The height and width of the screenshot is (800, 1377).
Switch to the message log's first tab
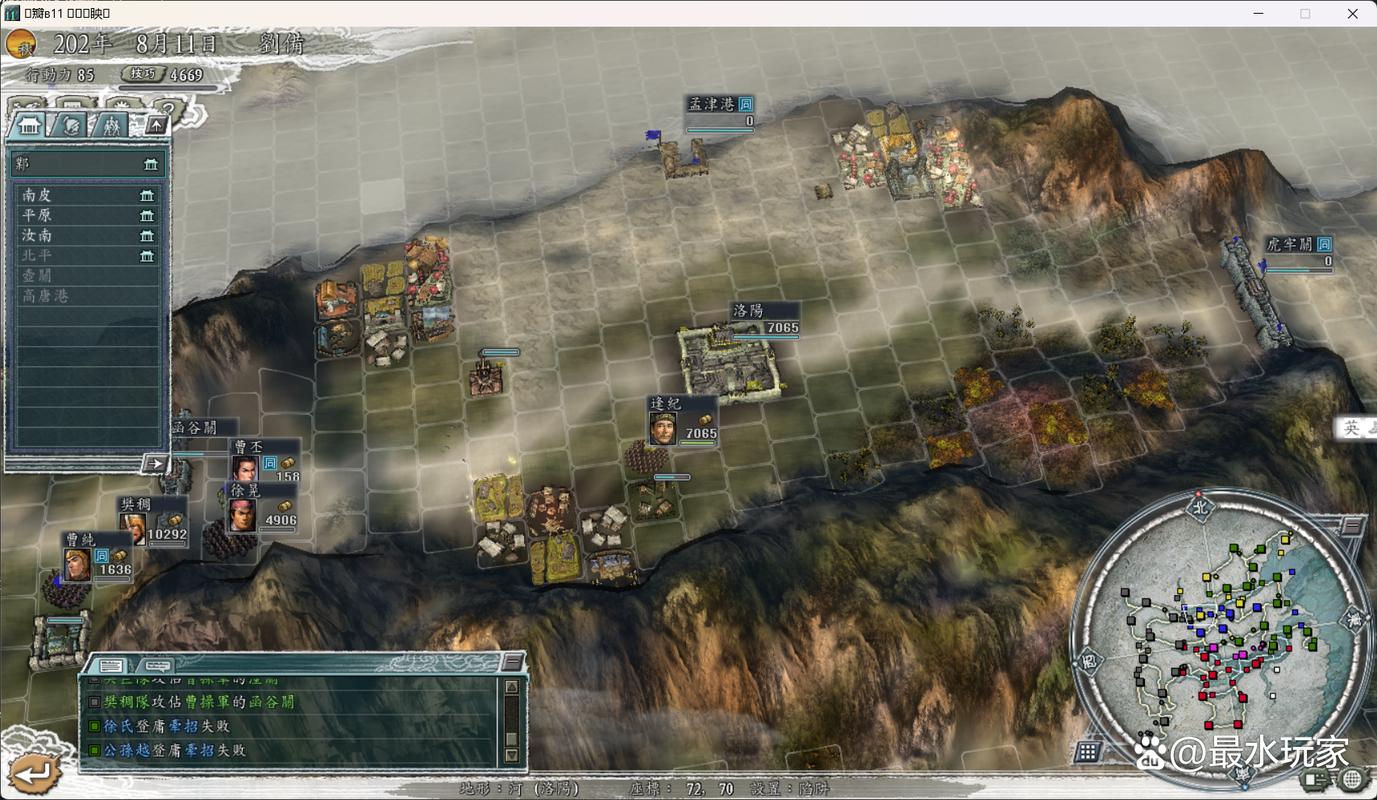pos(111,665)
